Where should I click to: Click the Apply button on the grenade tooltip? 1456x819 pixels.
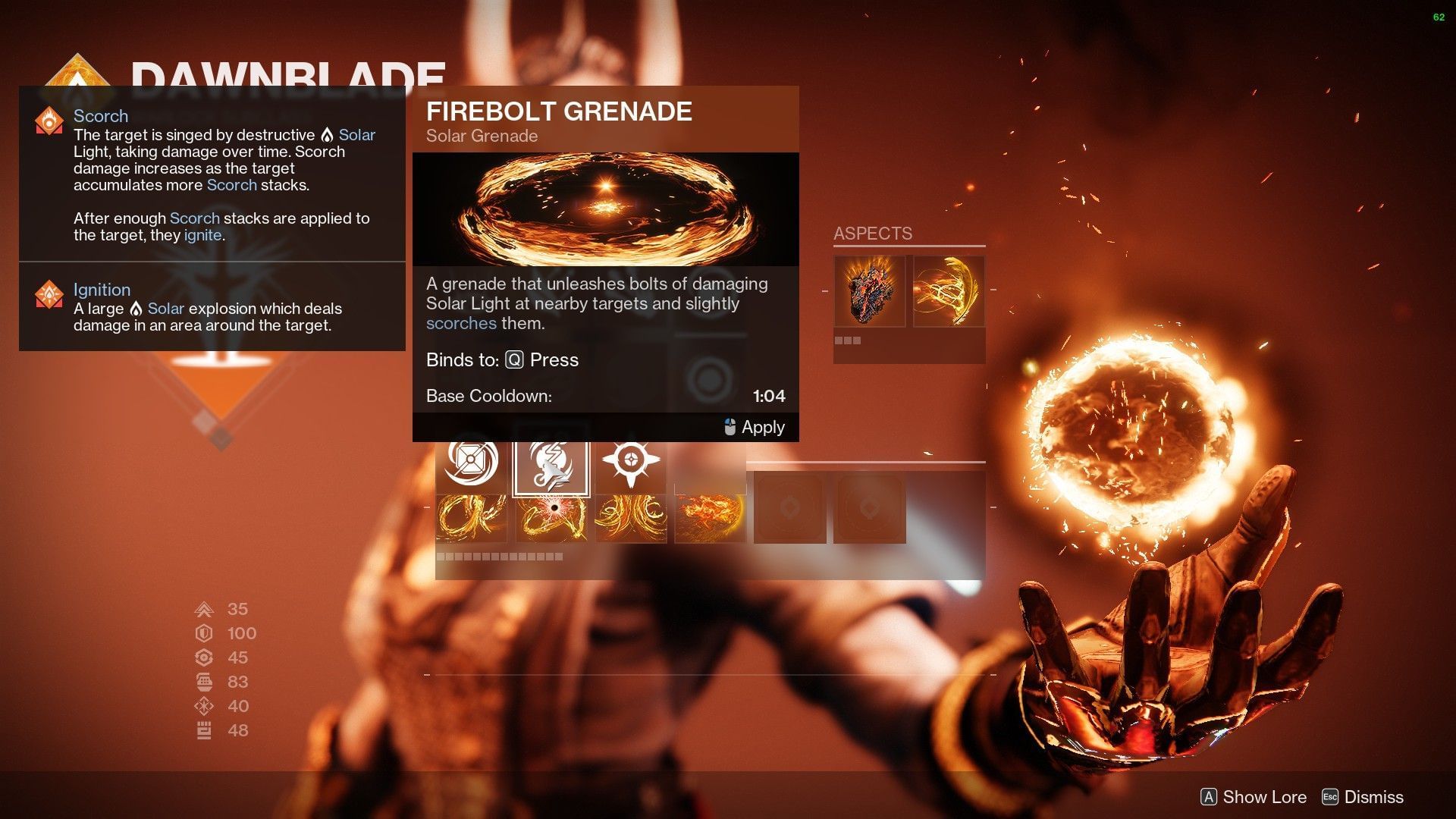coord(753,427)
